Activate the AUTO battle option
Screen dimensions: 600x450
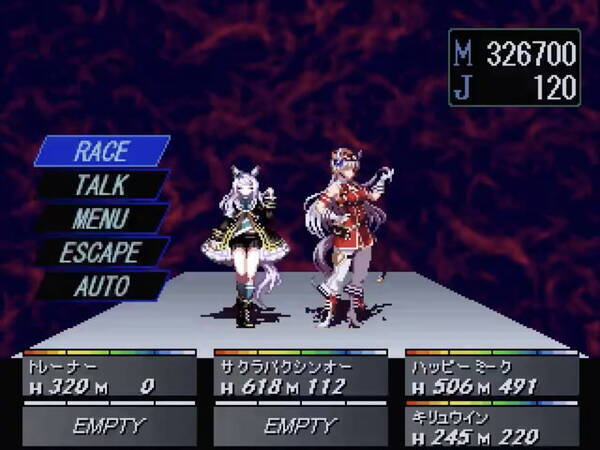coord(101,286)
